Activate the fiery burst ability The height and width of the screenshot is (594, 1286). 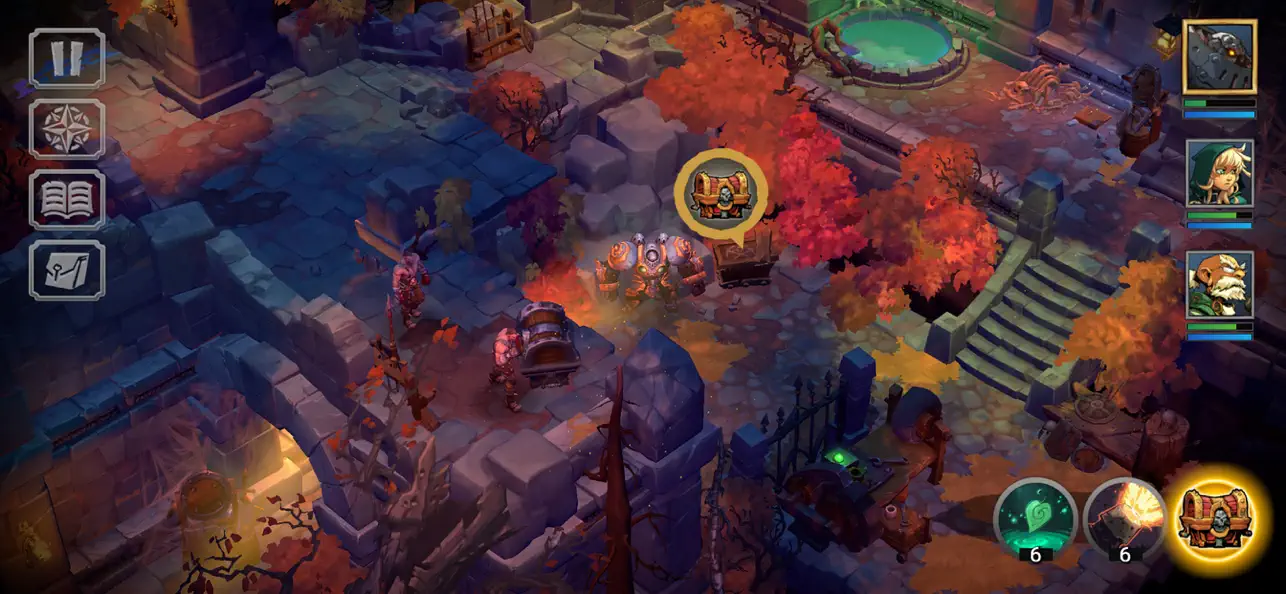[1125, 517]
